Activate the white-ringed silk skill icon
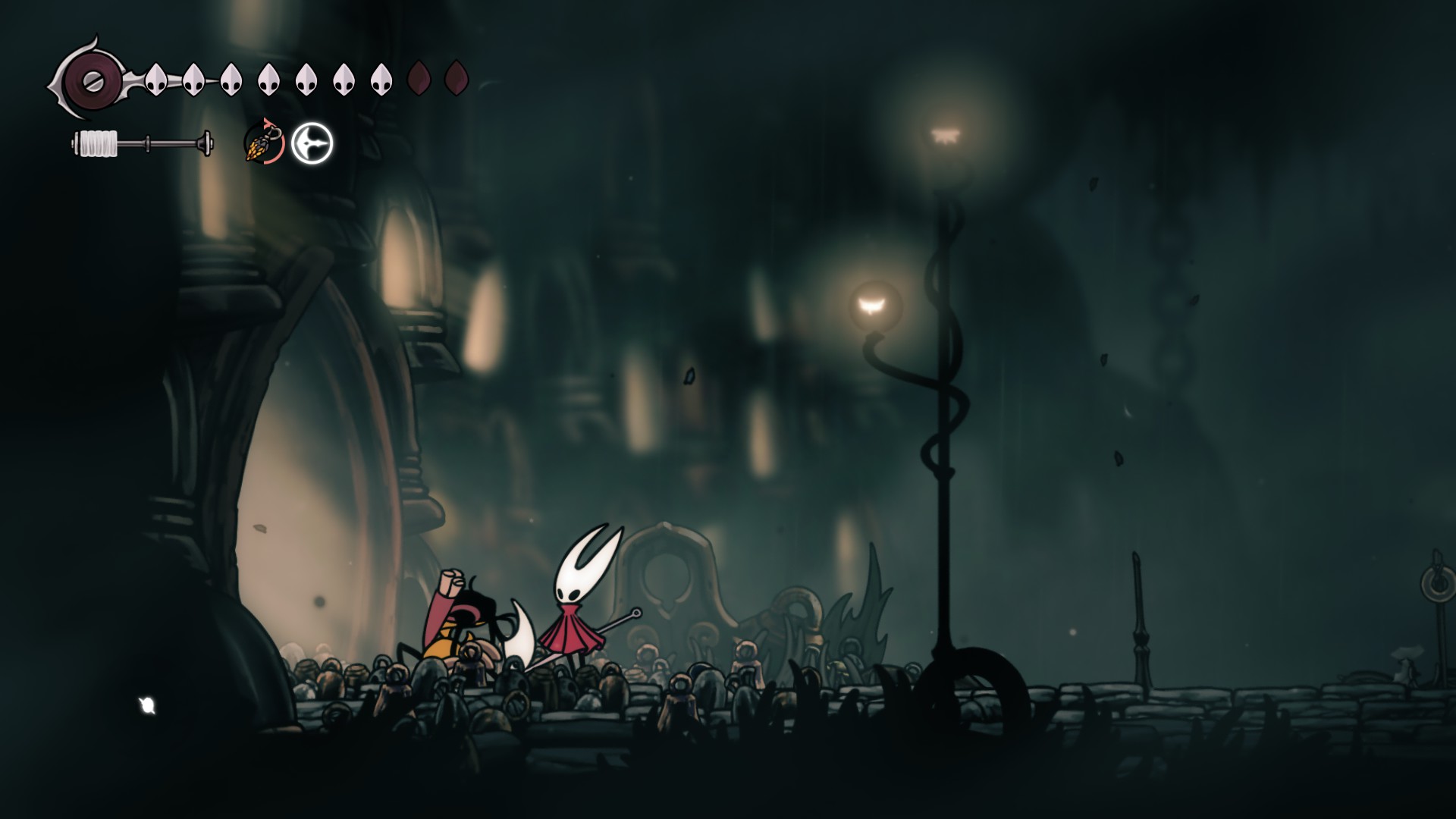This screenshot has height=819, width=1456. [312, 143]
